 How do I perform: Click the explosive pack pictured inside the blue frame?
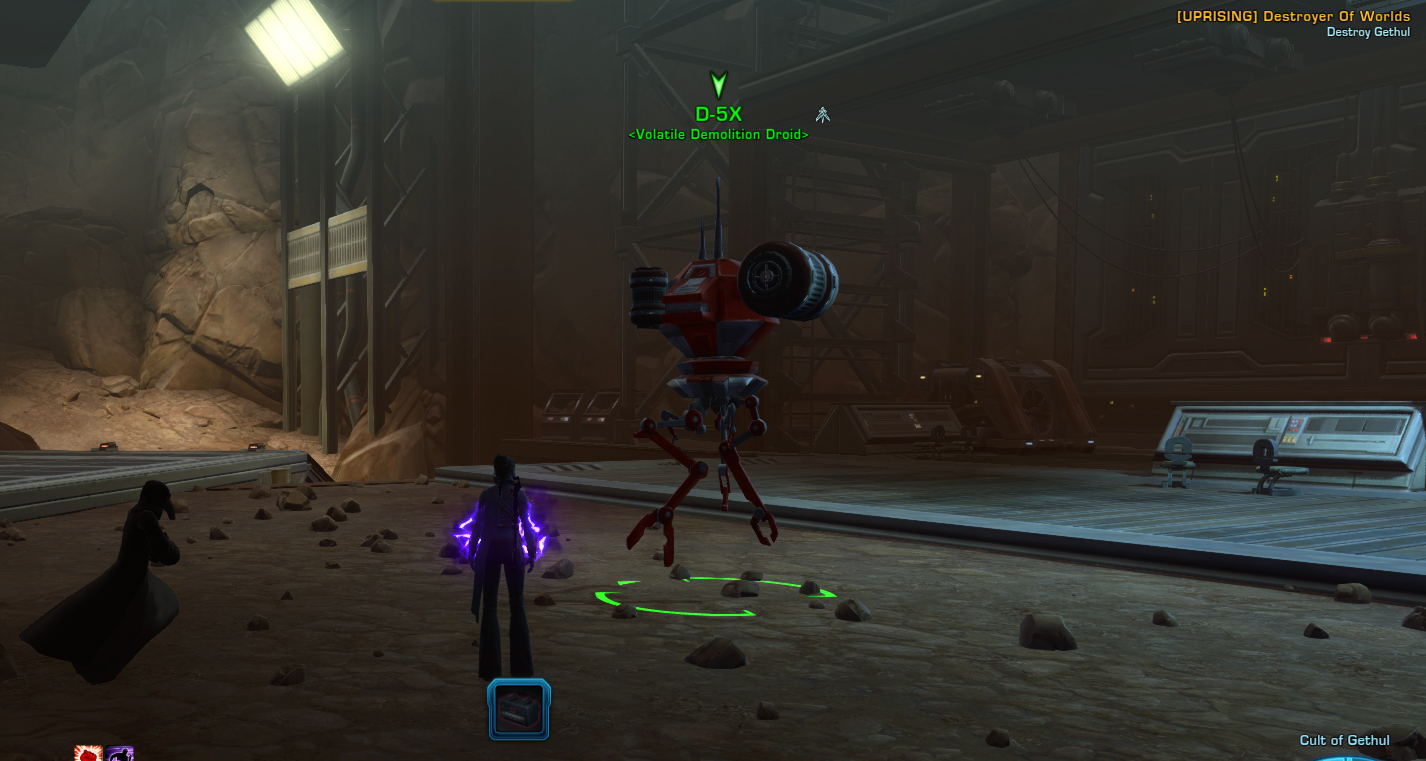[x=518, y=707]
